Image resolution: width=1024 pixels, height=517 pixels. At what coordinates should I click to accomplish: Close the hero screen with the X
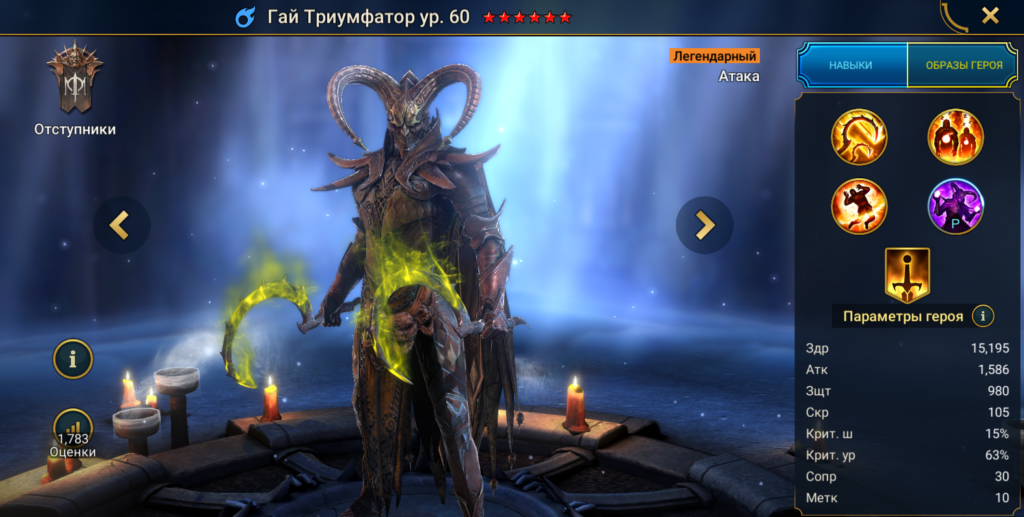pos(990,15)
